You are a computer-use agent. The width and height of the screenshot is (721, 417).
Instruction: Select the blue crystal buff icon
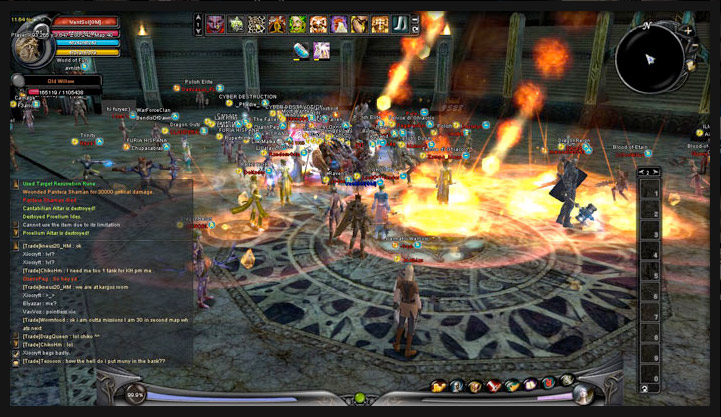[x=301, y=50]
